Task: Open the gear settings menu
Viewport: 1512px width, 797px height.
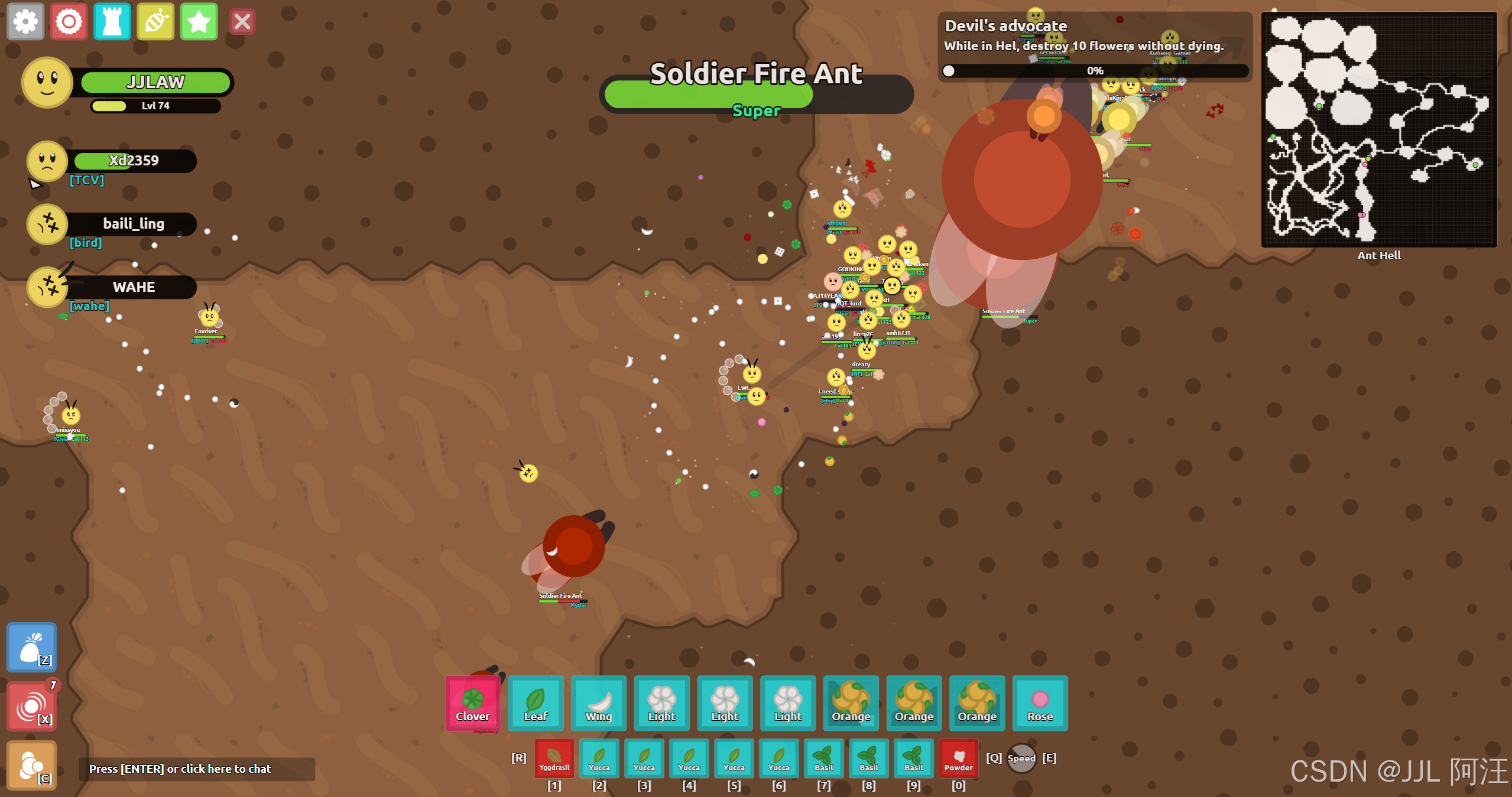Action: click(25, 22)
